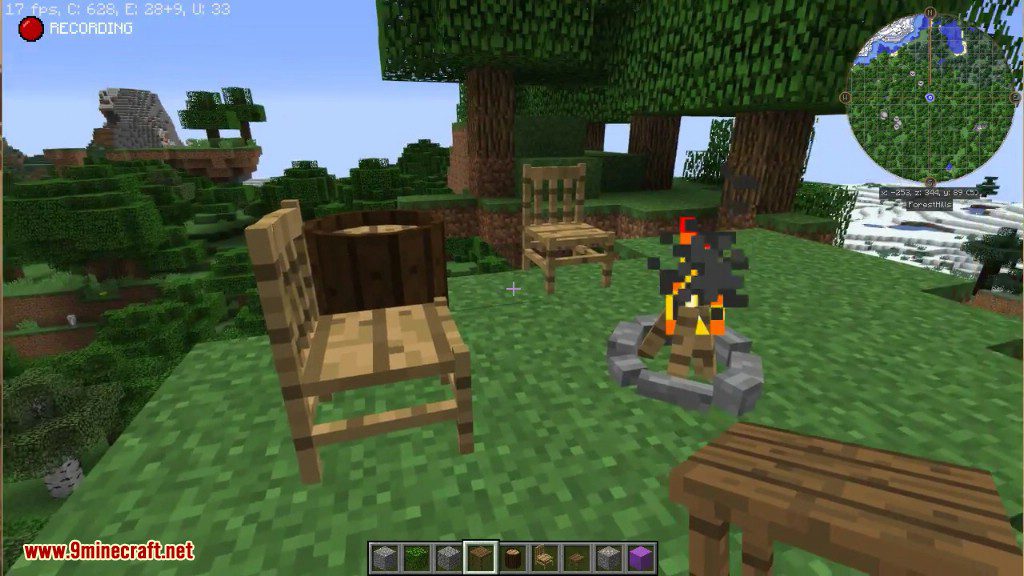
Task: Select the green leaves hotbar slot
Action: click(x=416, y=557)
